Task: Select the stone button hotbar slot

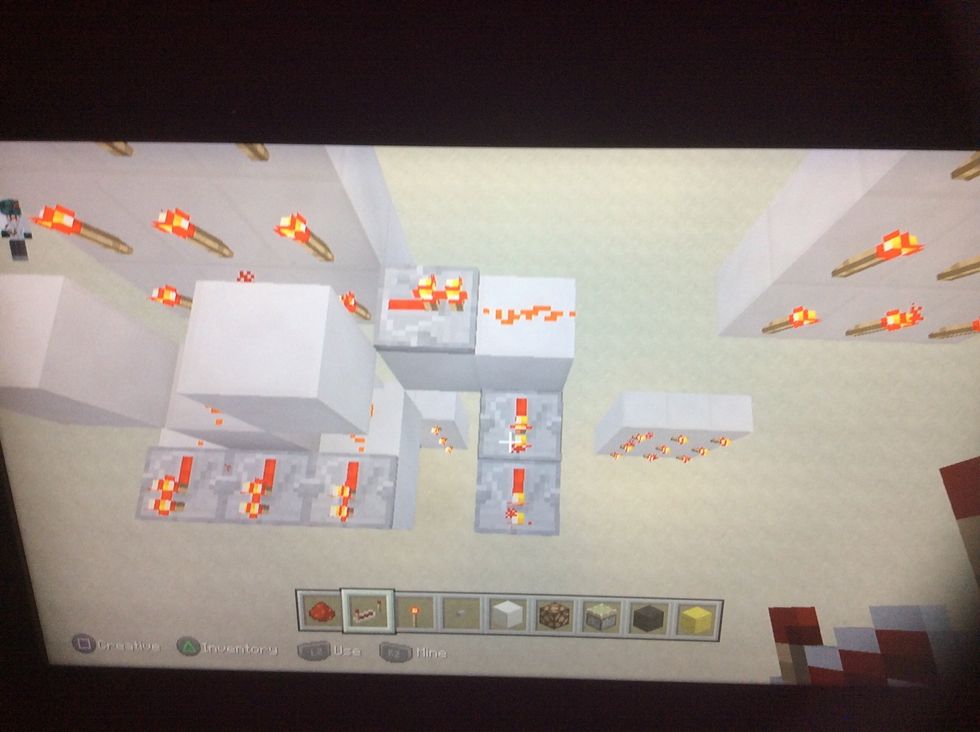Action: click(x=459, y=613)
